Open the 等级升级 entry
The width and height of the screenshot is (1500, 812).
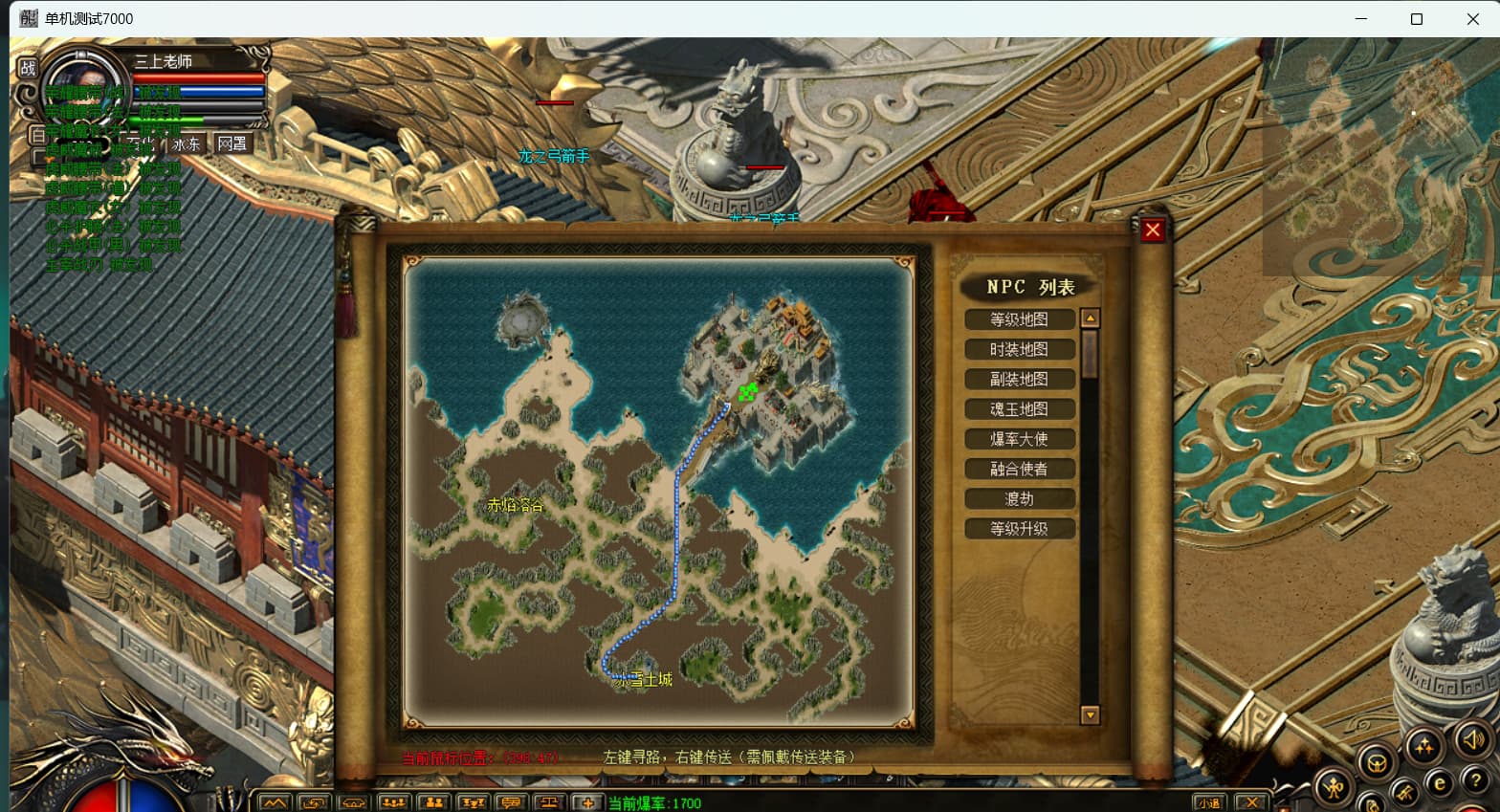pyautogui.click(x=1019, y=528)
